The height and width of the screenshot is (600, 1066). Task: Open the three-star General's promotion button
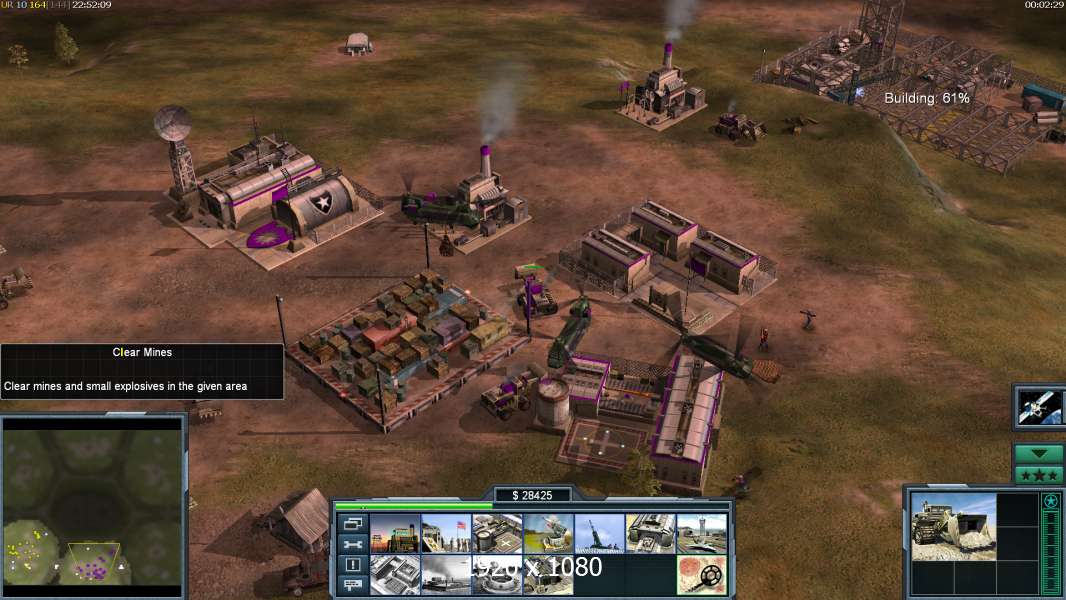[1039, 475]
